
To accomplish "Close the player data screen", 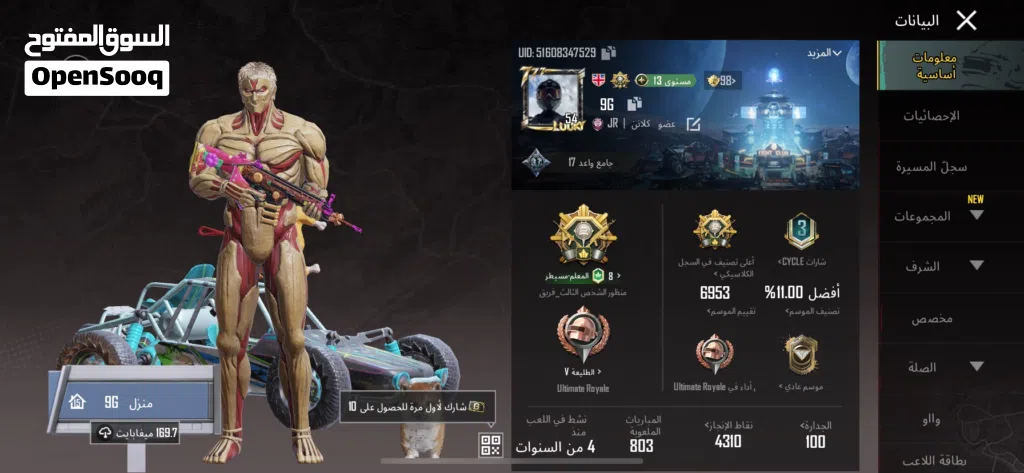I will point(966,20).
